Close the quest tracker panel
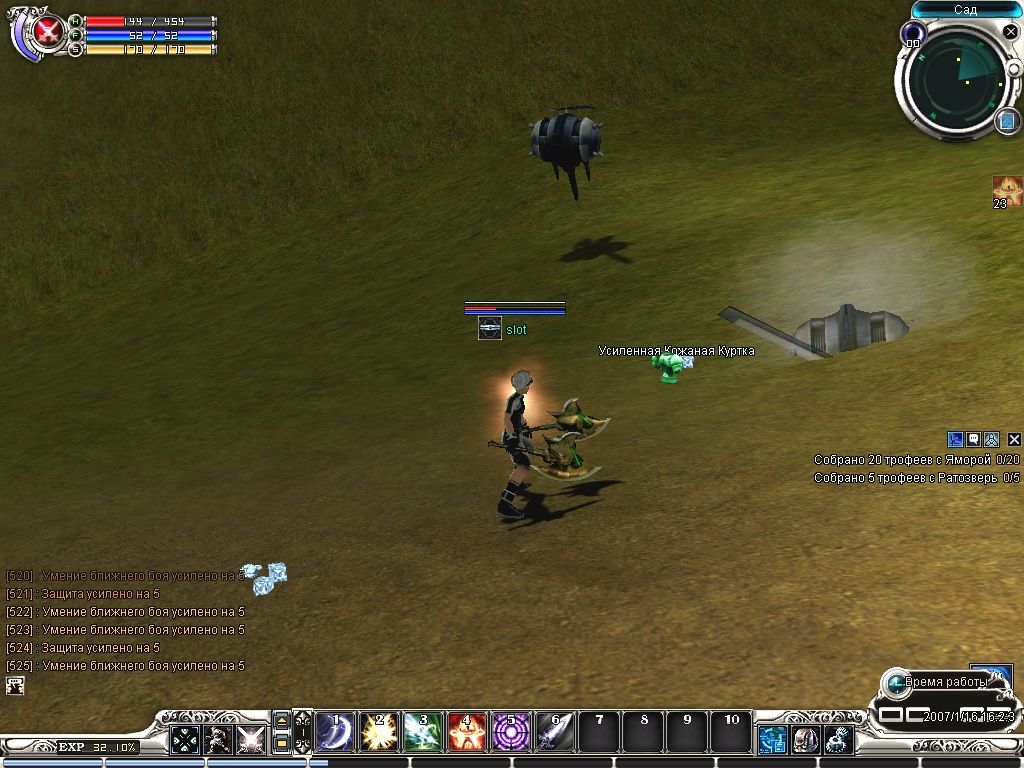 [x=1014, y=439]
